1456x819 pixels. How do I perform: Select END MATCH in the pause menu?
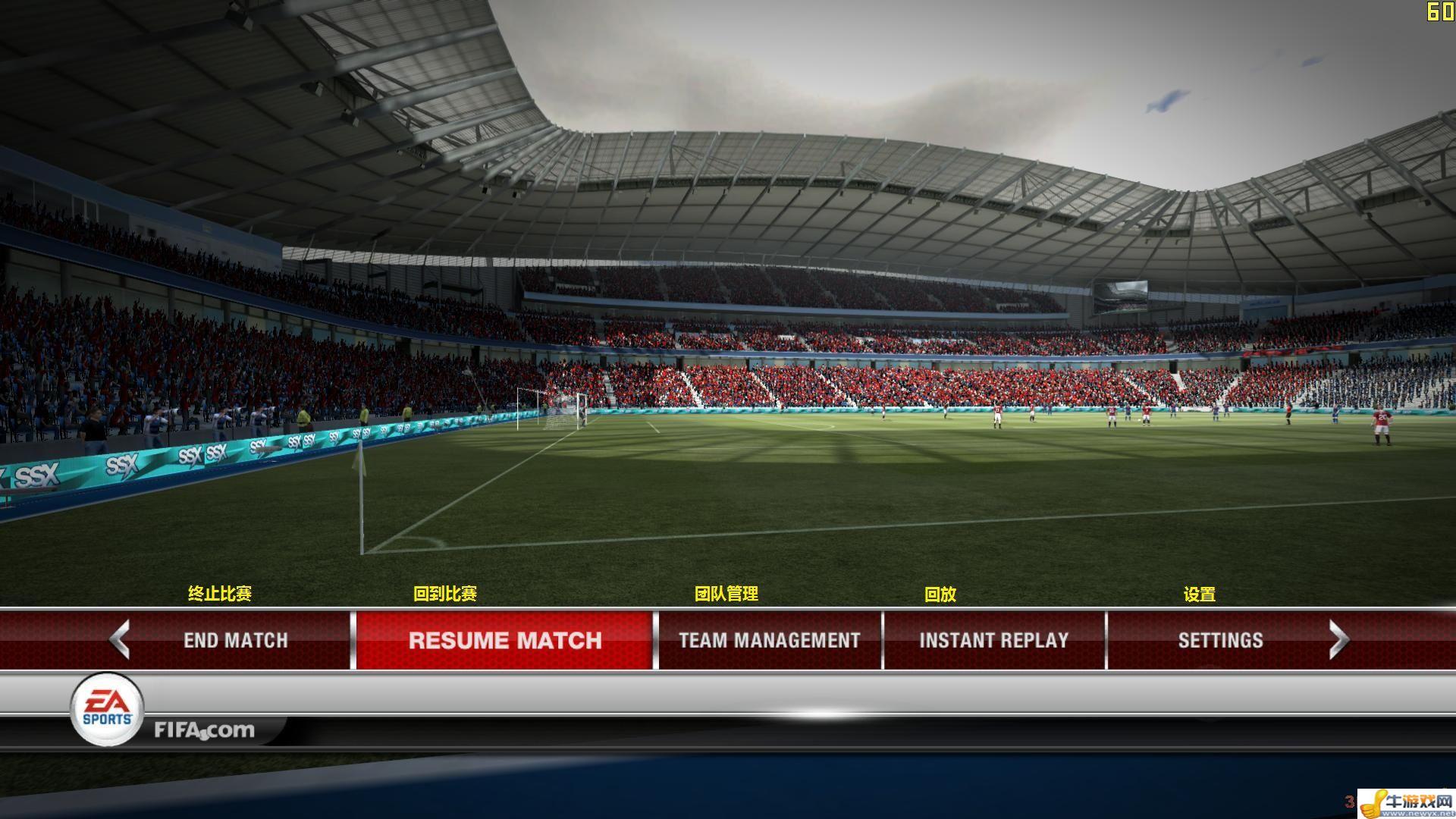point(235,640)
